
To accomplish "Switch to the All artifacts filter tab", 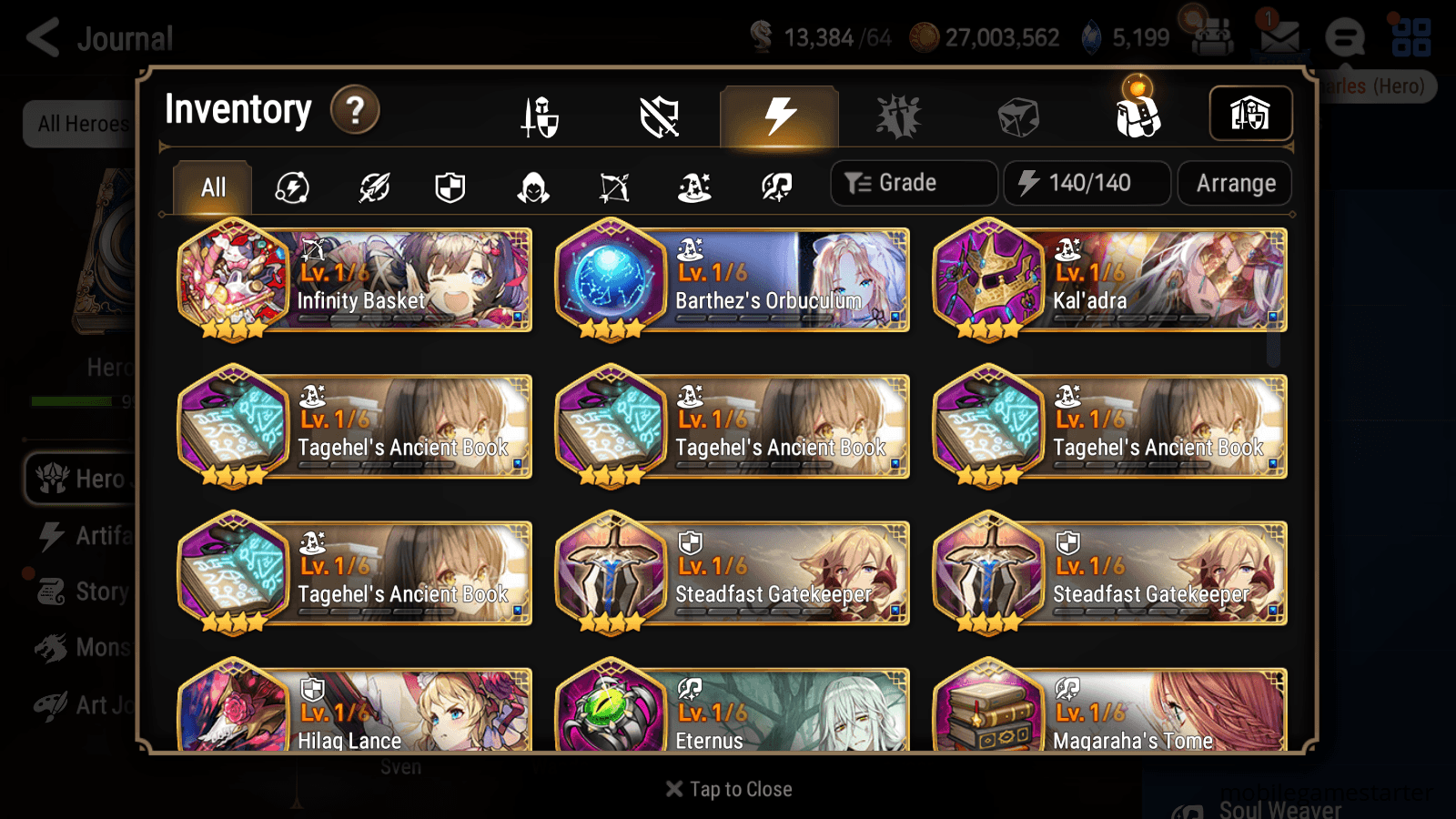I will point(212,187).
